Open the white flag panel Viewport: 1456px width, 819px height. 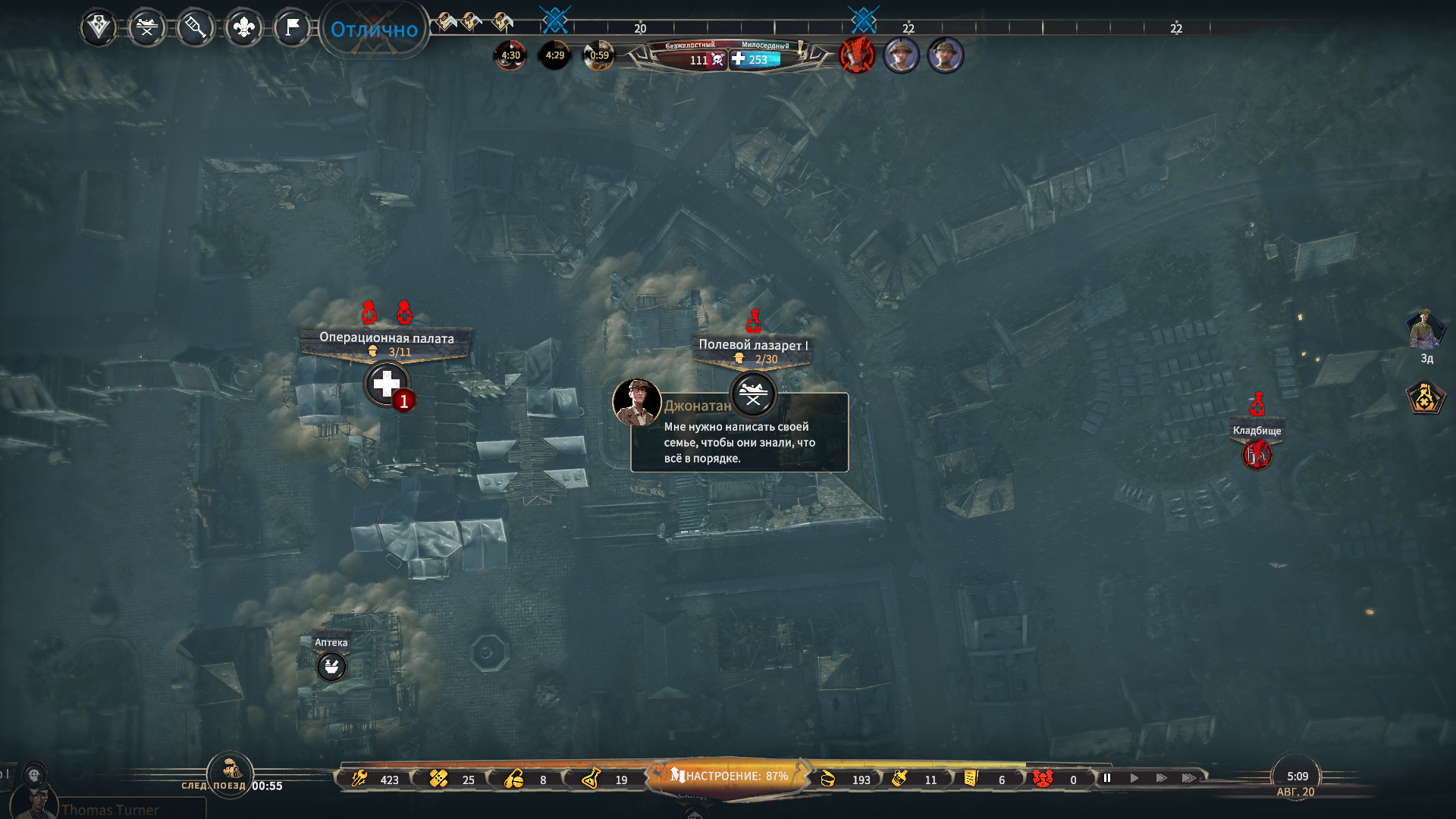click(x=292, y=28)
